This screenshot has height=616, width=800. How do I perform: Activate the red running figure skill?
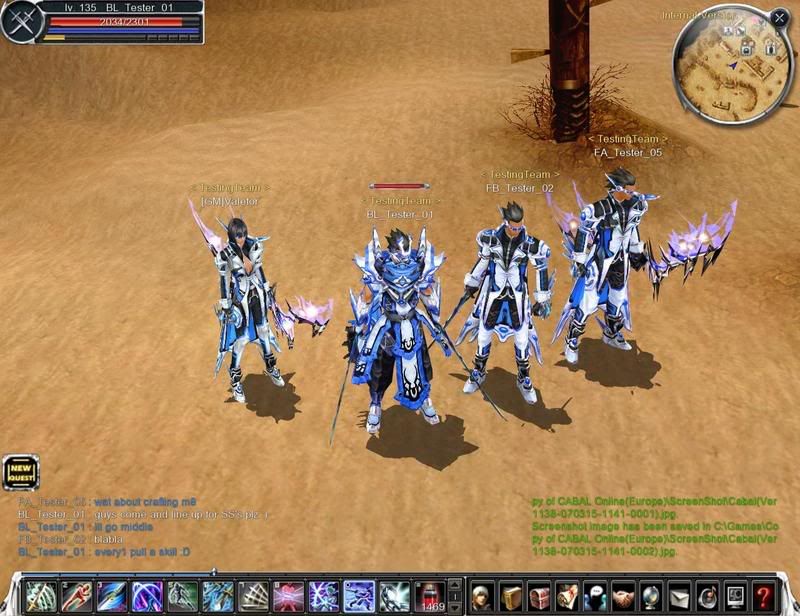point(77,597)
